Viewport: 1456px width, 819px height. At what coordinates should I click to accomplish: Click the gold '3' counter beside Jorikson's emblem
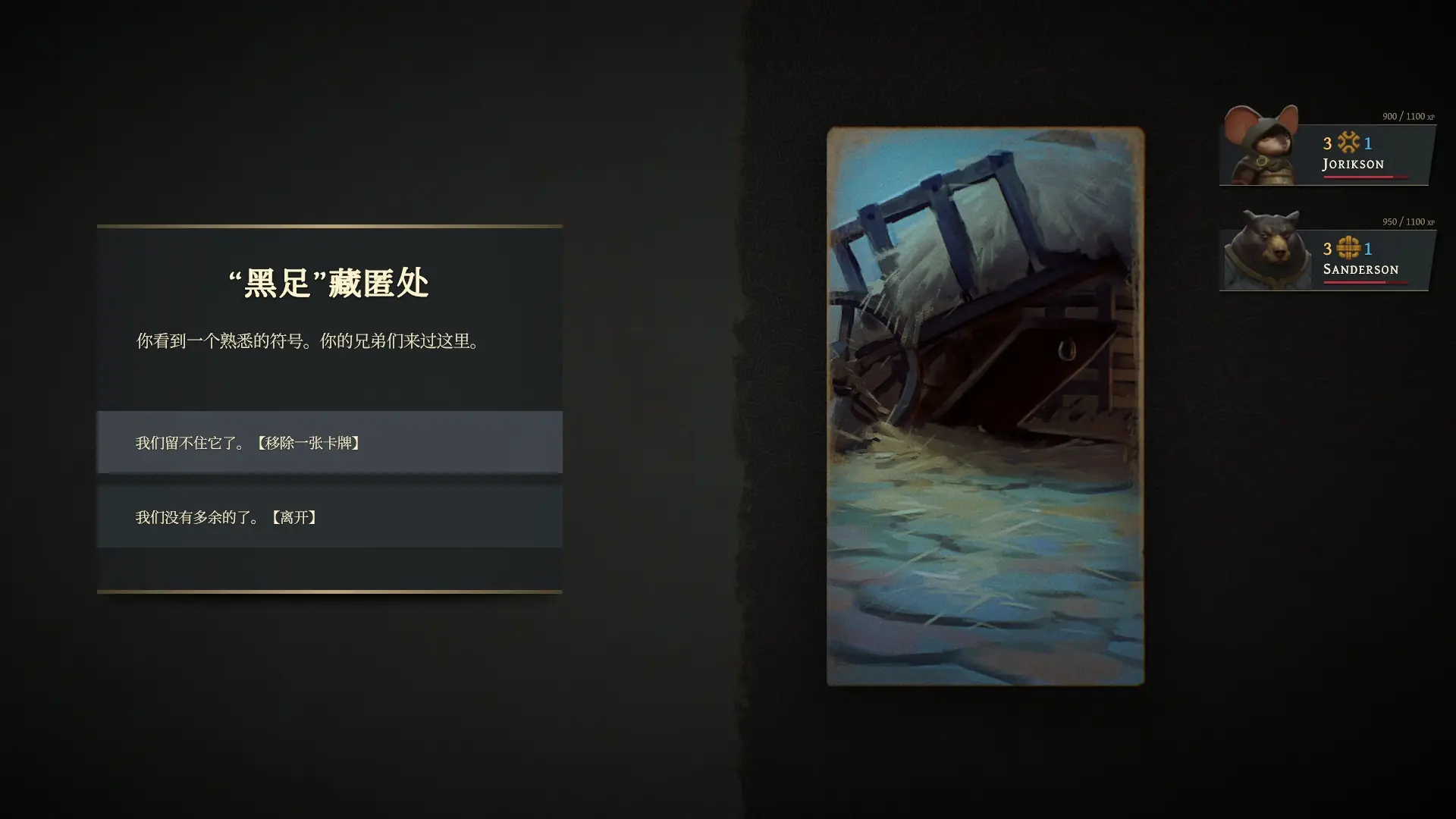pyautogui.click(x=1326, y=143)
